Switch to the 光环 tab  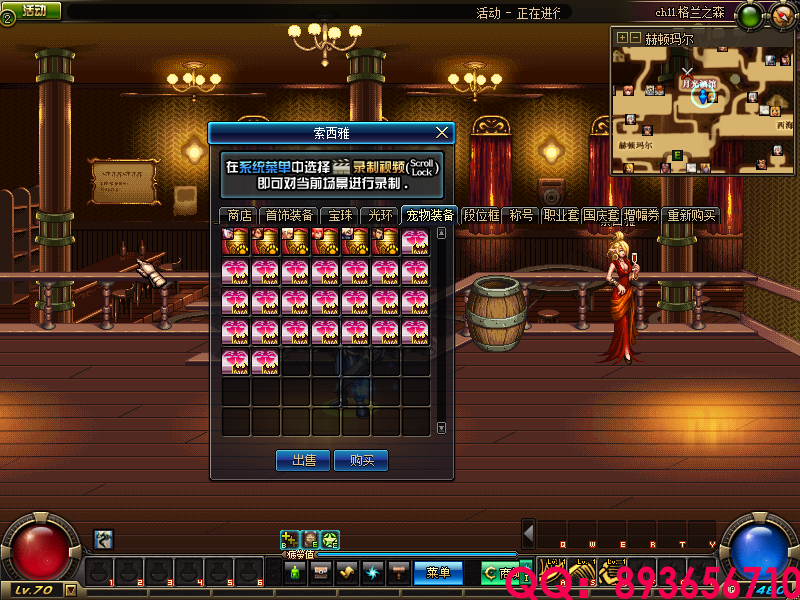coord(380,215)
